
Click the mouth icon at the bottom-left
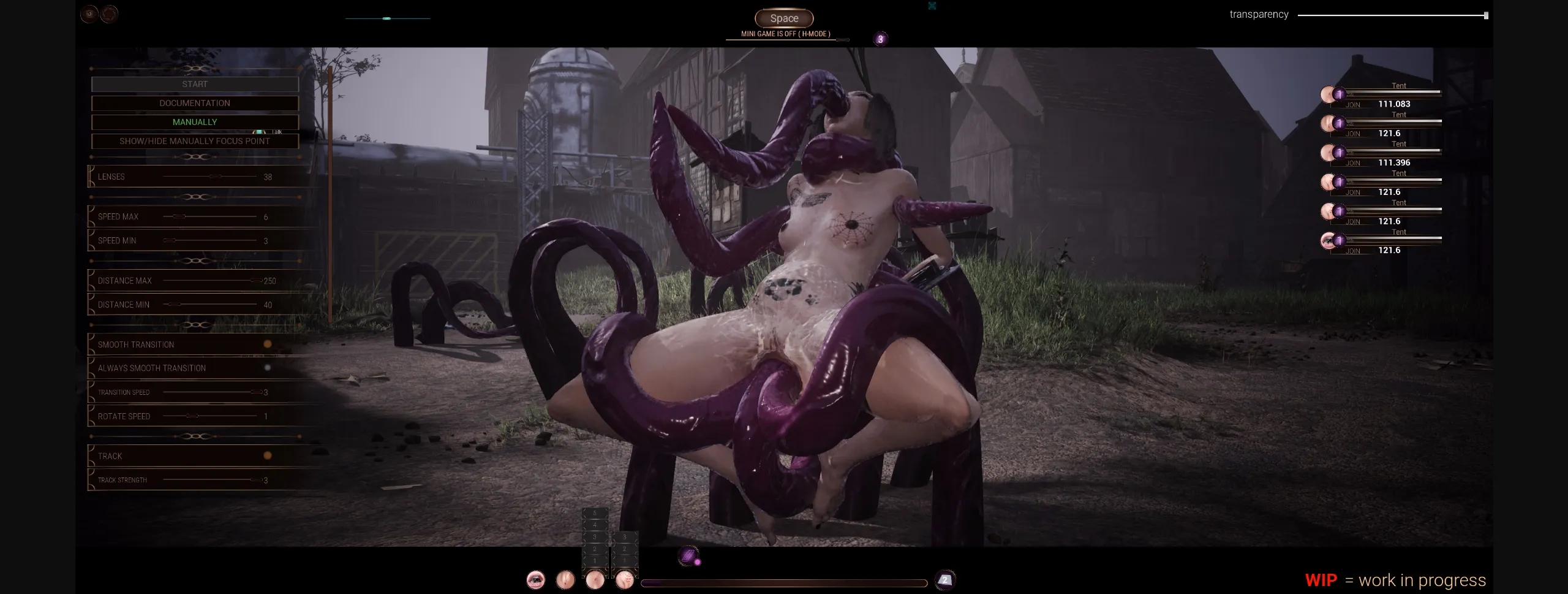536,581
